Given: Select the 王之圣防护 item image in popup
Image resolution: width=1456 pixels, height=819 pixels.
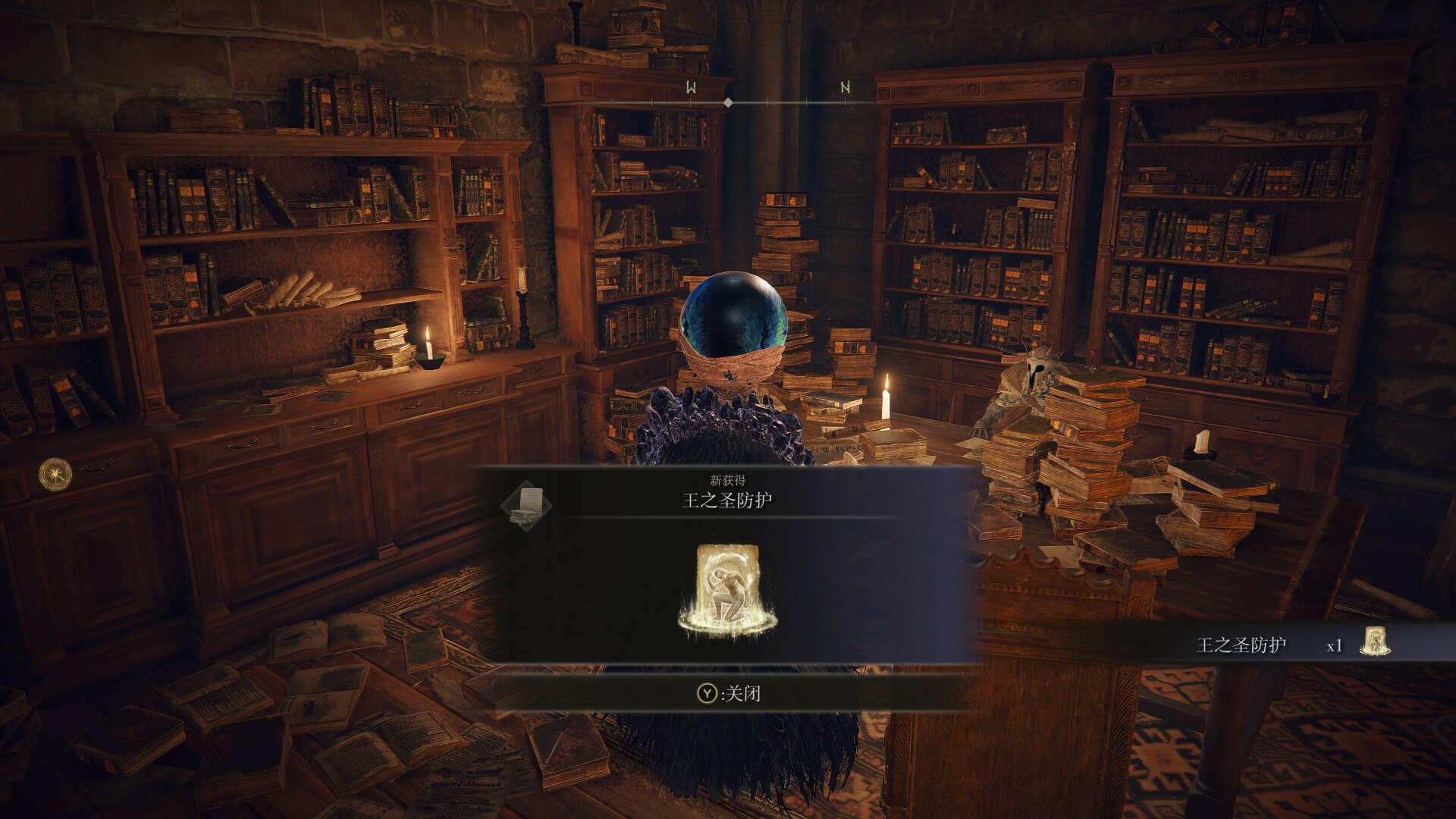Looking at the screenshot, I should tap(727, 589).
